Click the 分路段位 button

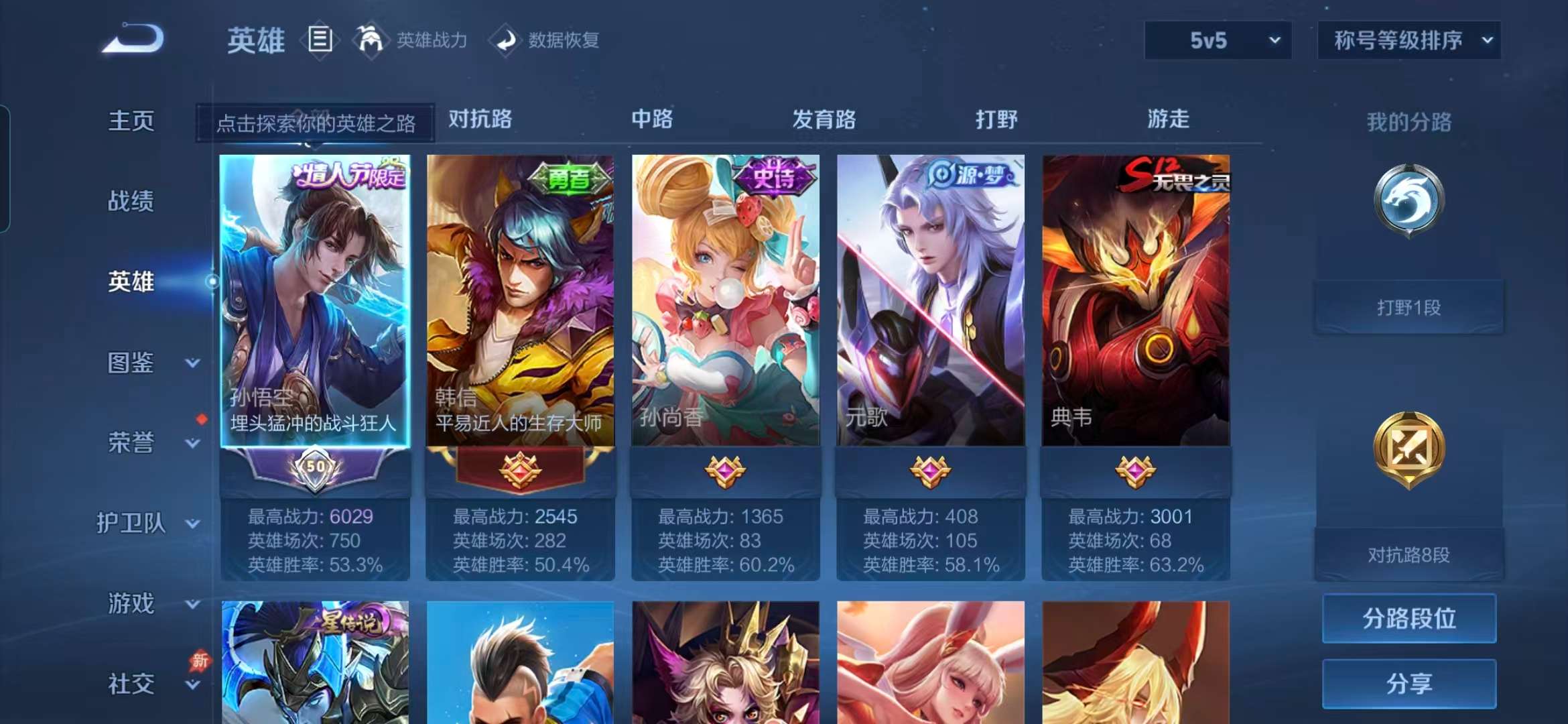pos(1409,619)
